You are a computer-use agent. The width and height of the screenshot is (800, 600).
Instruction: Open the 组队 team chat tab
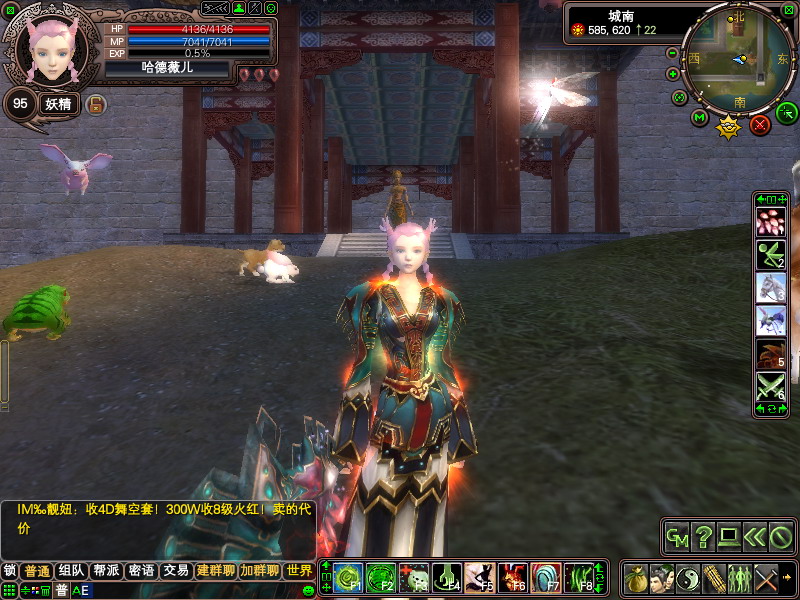pyautogui.click(x=71, y=571)
